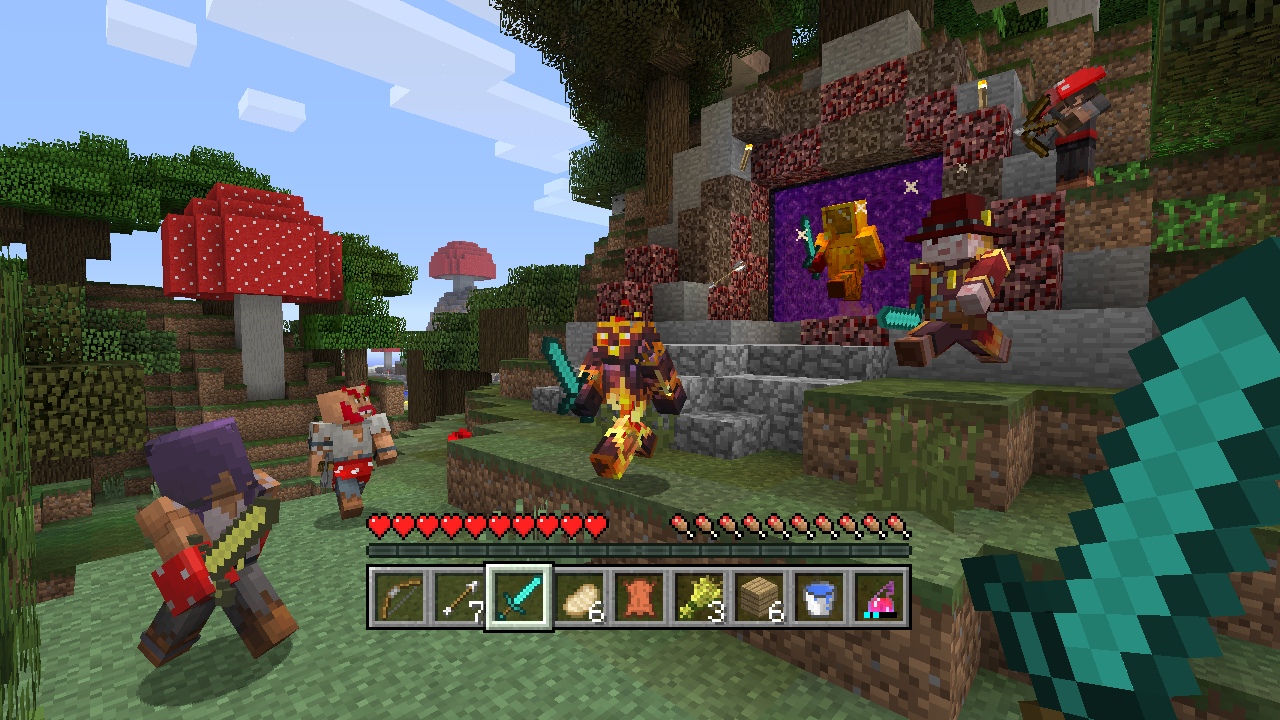
Task: Select the bread in the hotbar
Action: pyautogui.click(x=578, y=597)
